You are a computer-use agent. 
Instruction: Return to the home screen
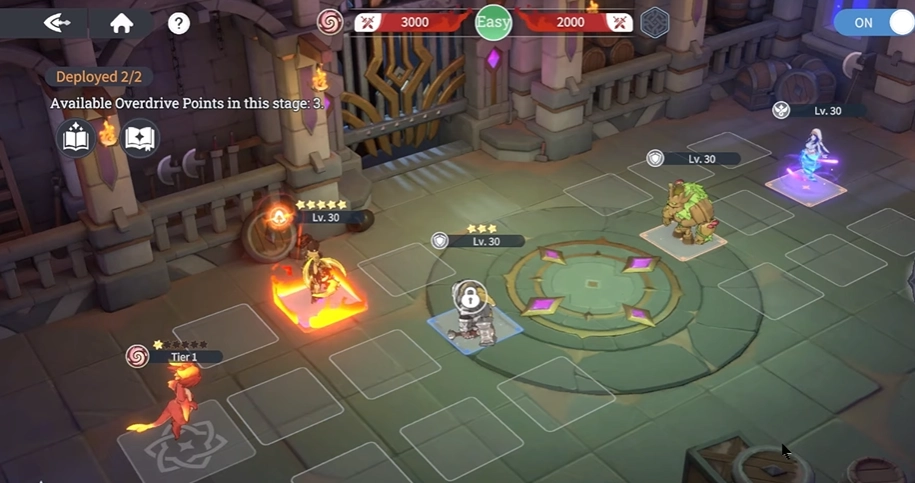tap(122, 23)
